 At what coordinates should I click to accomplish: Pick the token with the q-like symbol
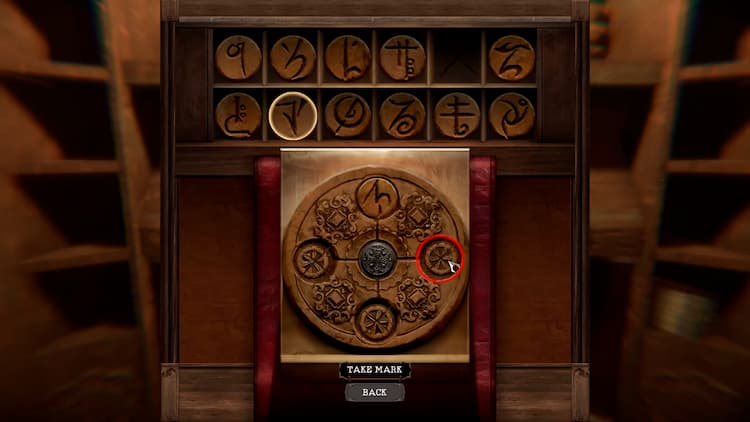[x=238, y=58]
